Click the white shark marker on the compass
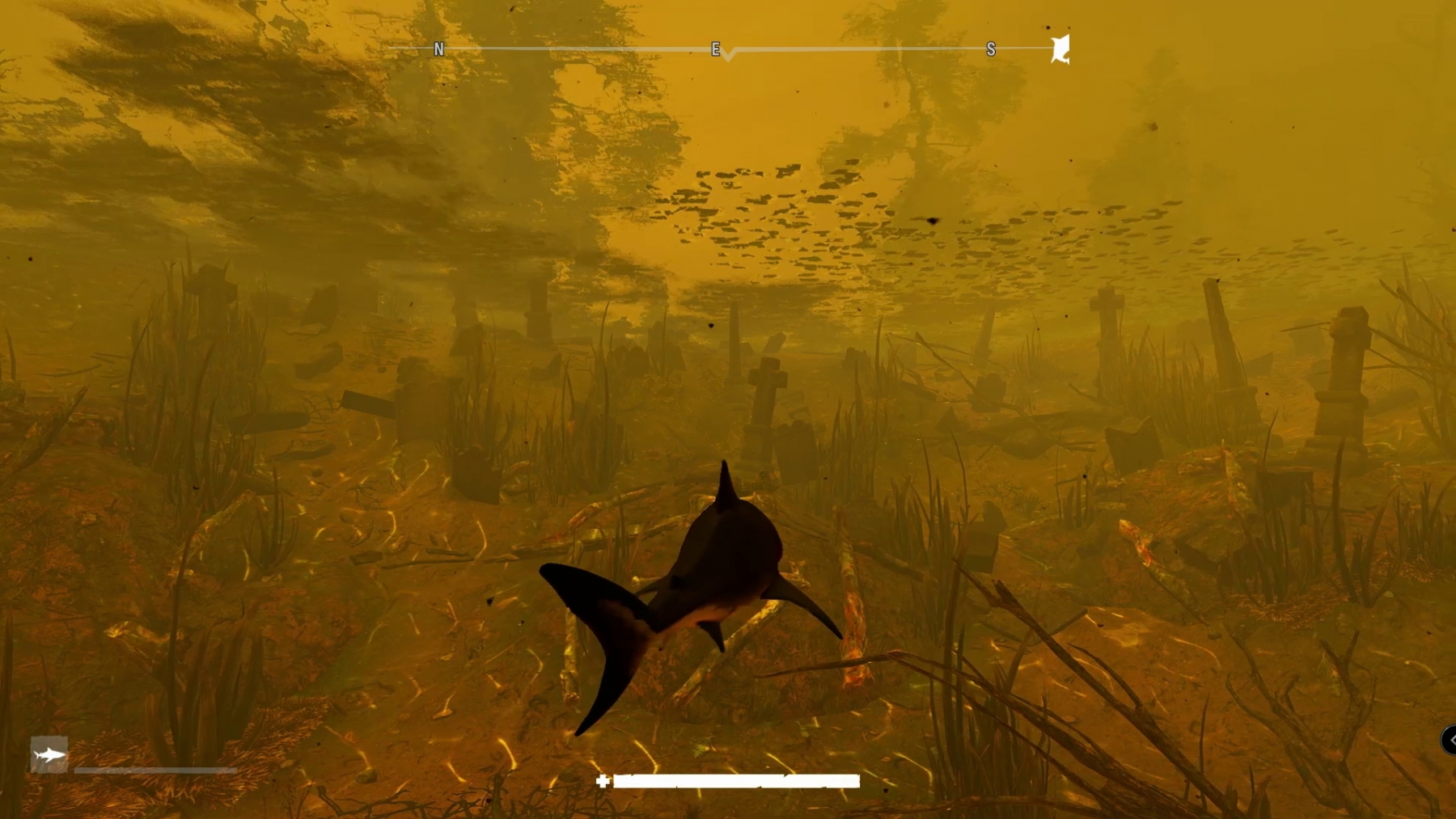 [x=1060, y=49]
